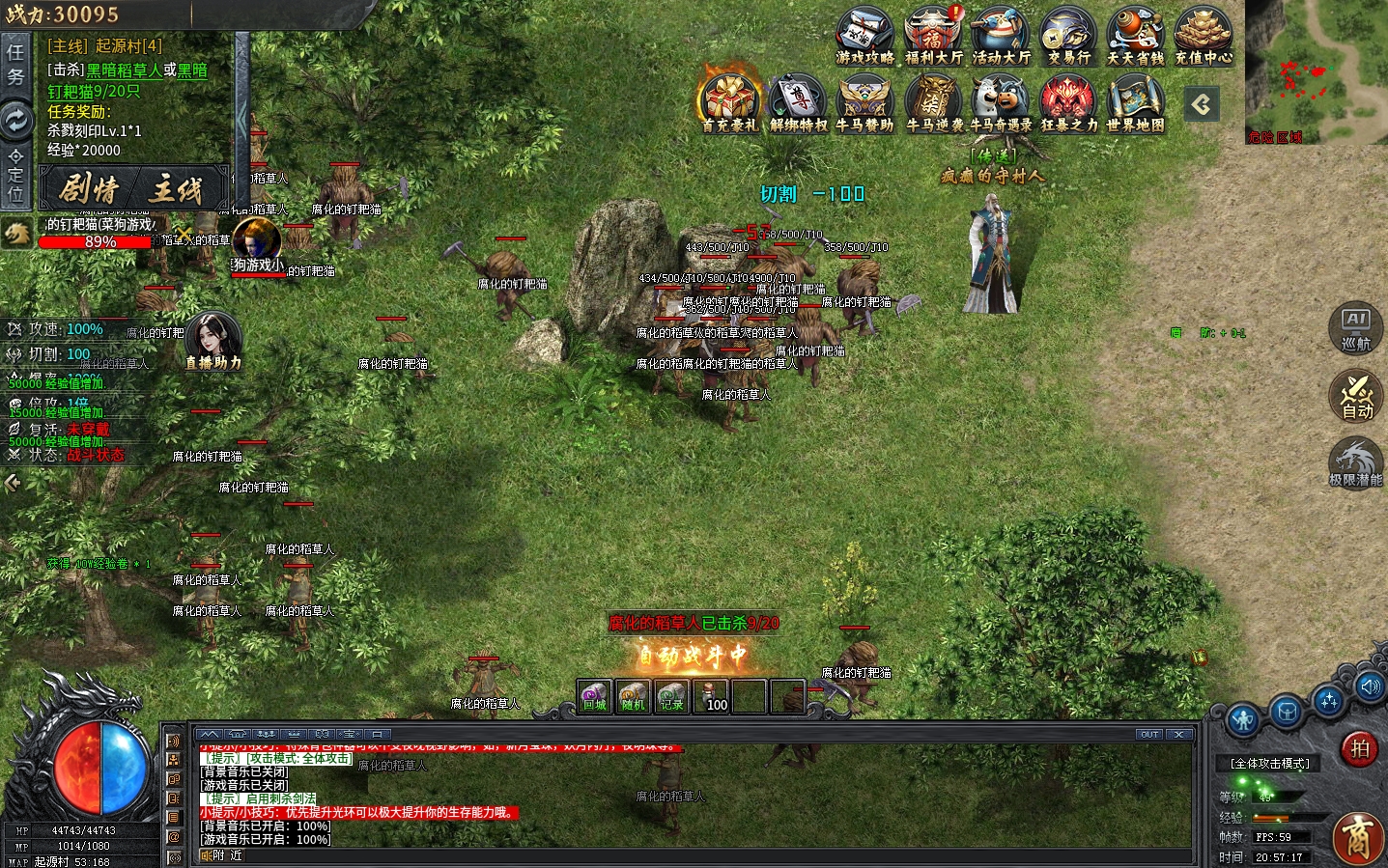Open the 极限潜能 ultimate potential icon
The image size is (1388, 868).
coord(1356,462)
